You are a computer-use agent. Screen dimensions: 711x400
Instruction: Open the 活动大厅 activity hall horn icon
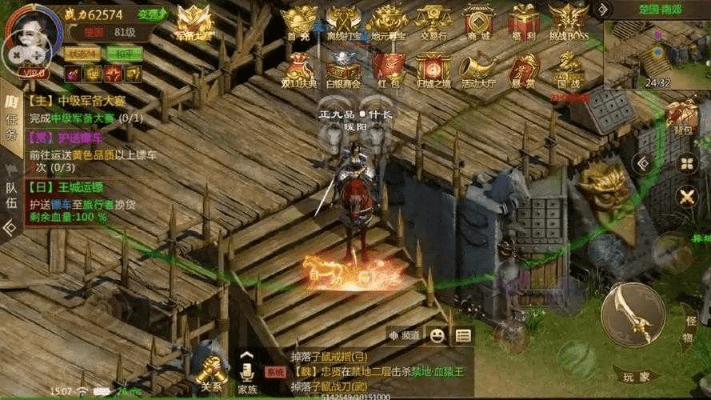click(478, 68)
